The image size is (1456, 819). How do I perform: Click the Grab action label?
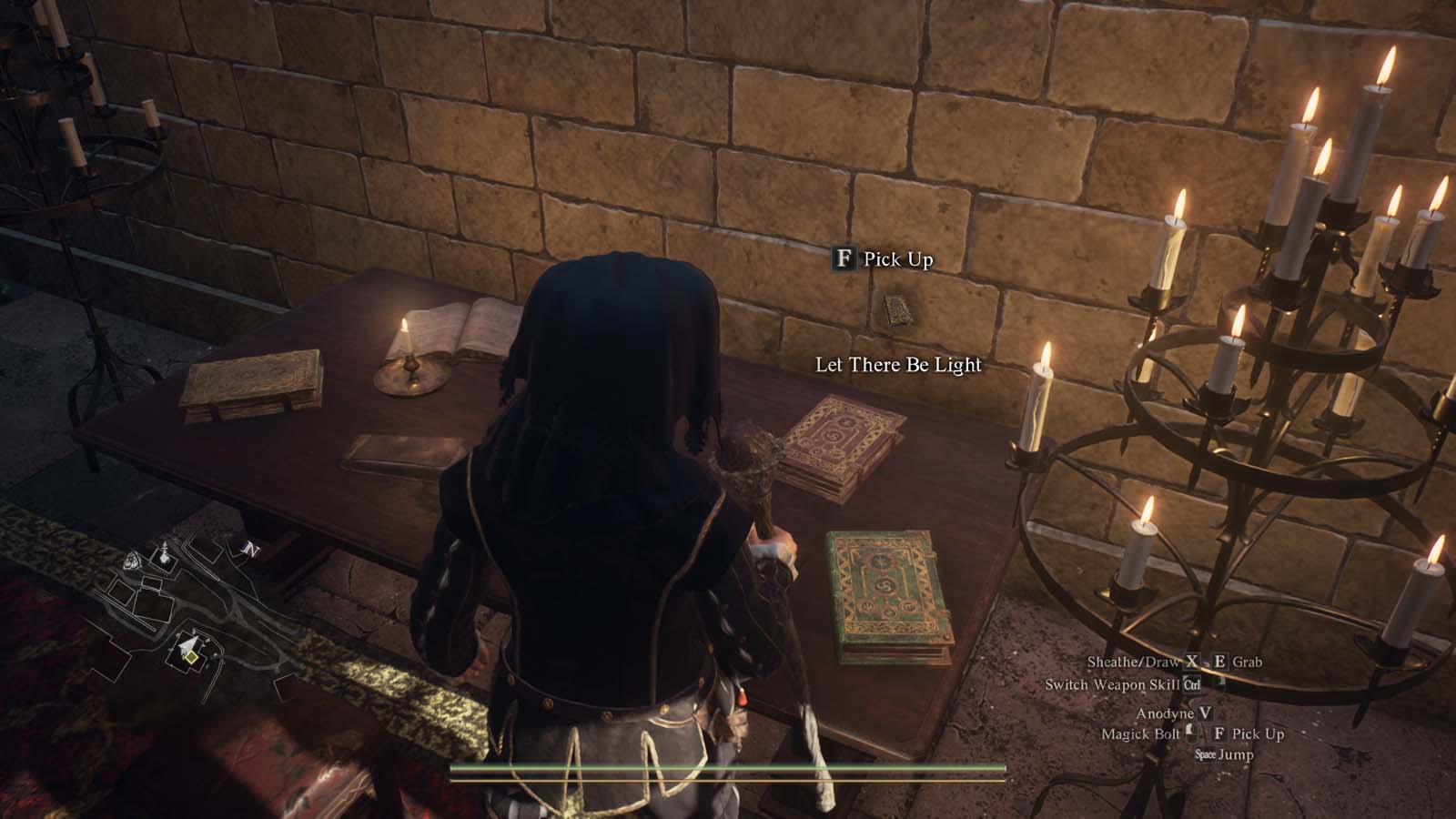pos(1249,662)
